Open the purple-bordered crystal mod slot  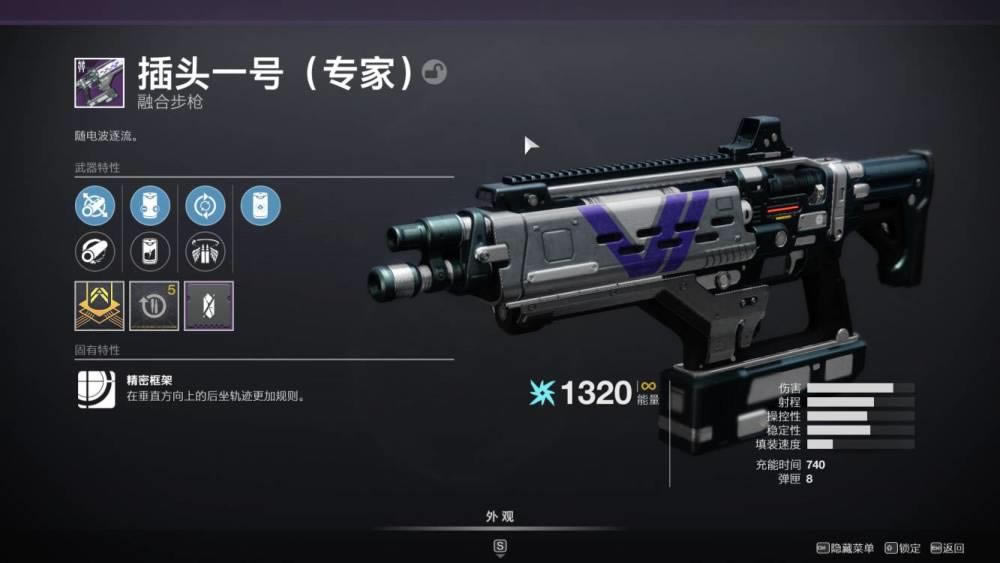209,306
